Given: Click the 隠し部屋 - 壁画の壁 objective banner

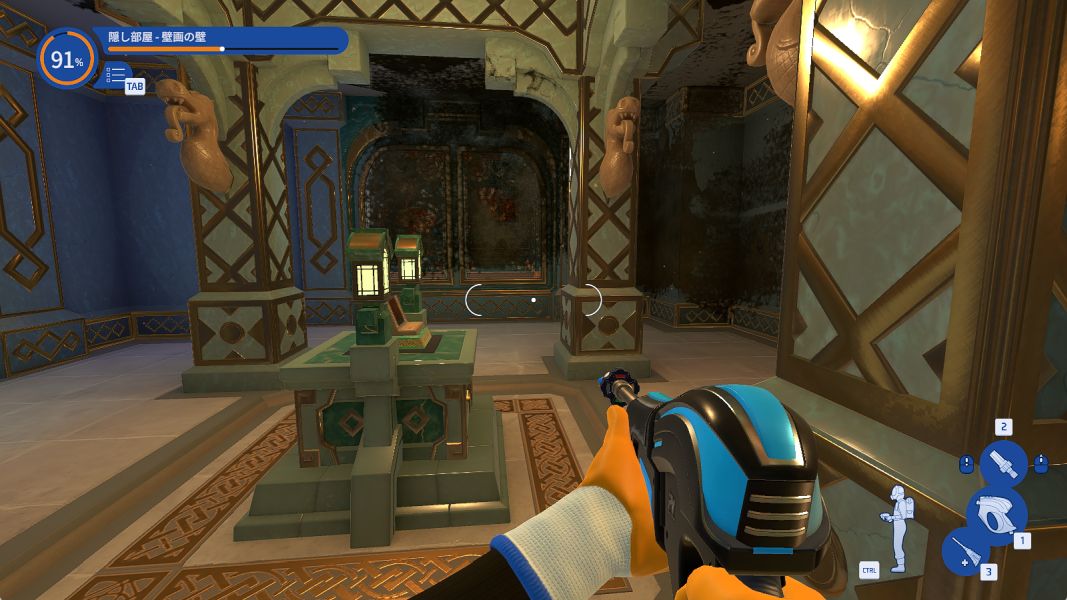Looking at the screenshot, I should click(225, 39).
